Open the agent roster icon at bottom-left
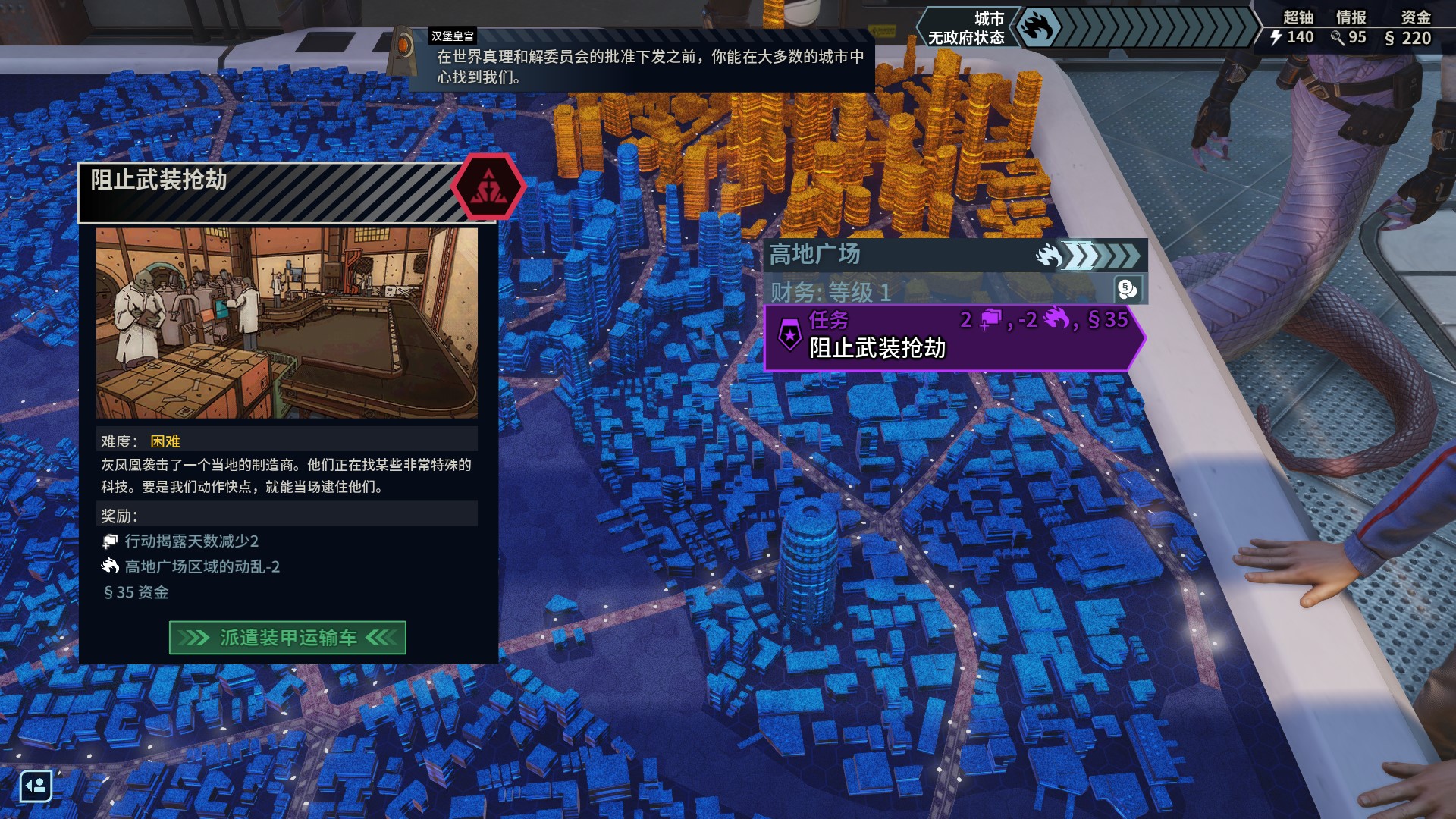Image resolution: width=1456 pixels, height=819 pixels. click(x=36, y=786)
